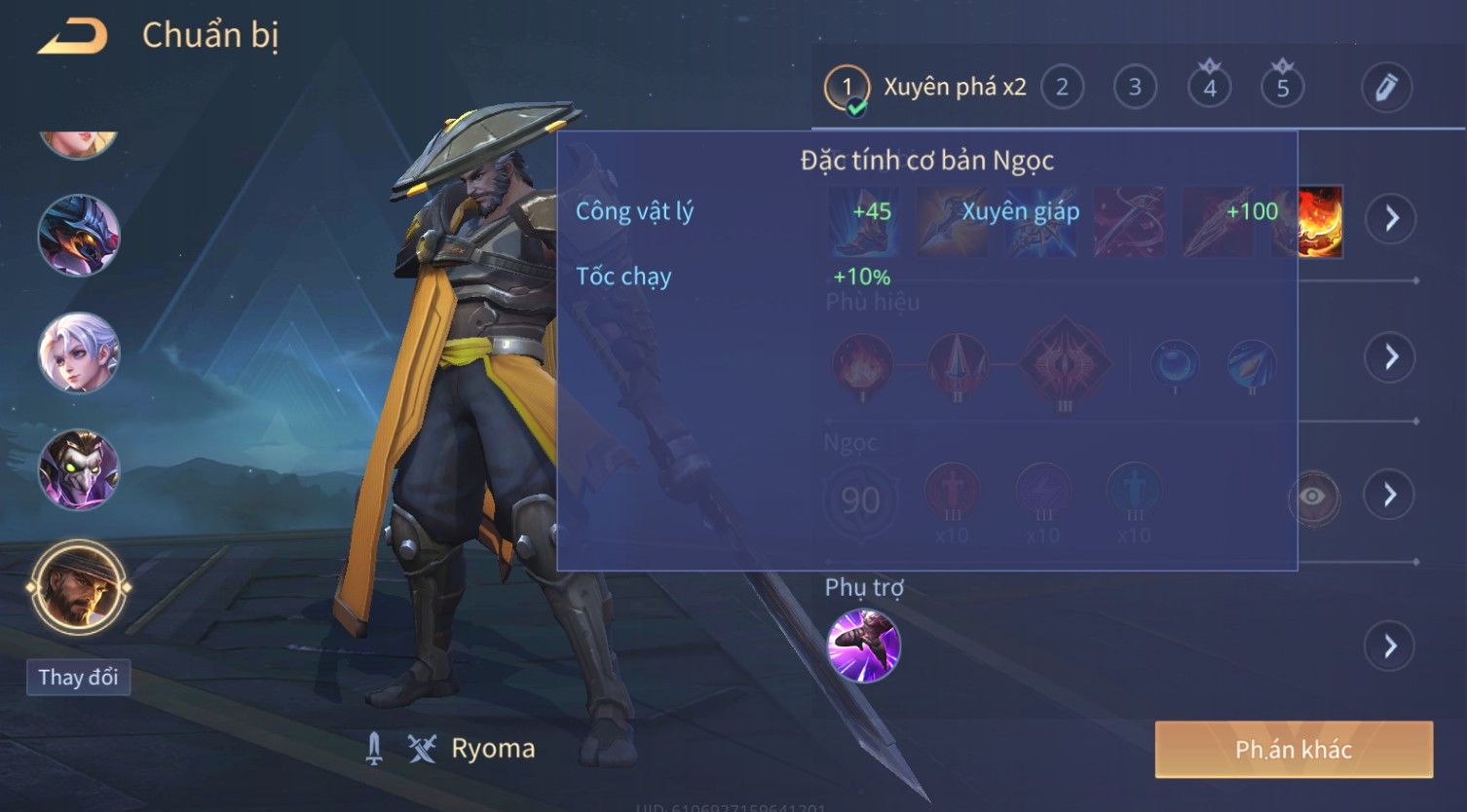The image size is (1467, 812).
Task: Switch to preset slot 3
Action: tap(1135, 88)
